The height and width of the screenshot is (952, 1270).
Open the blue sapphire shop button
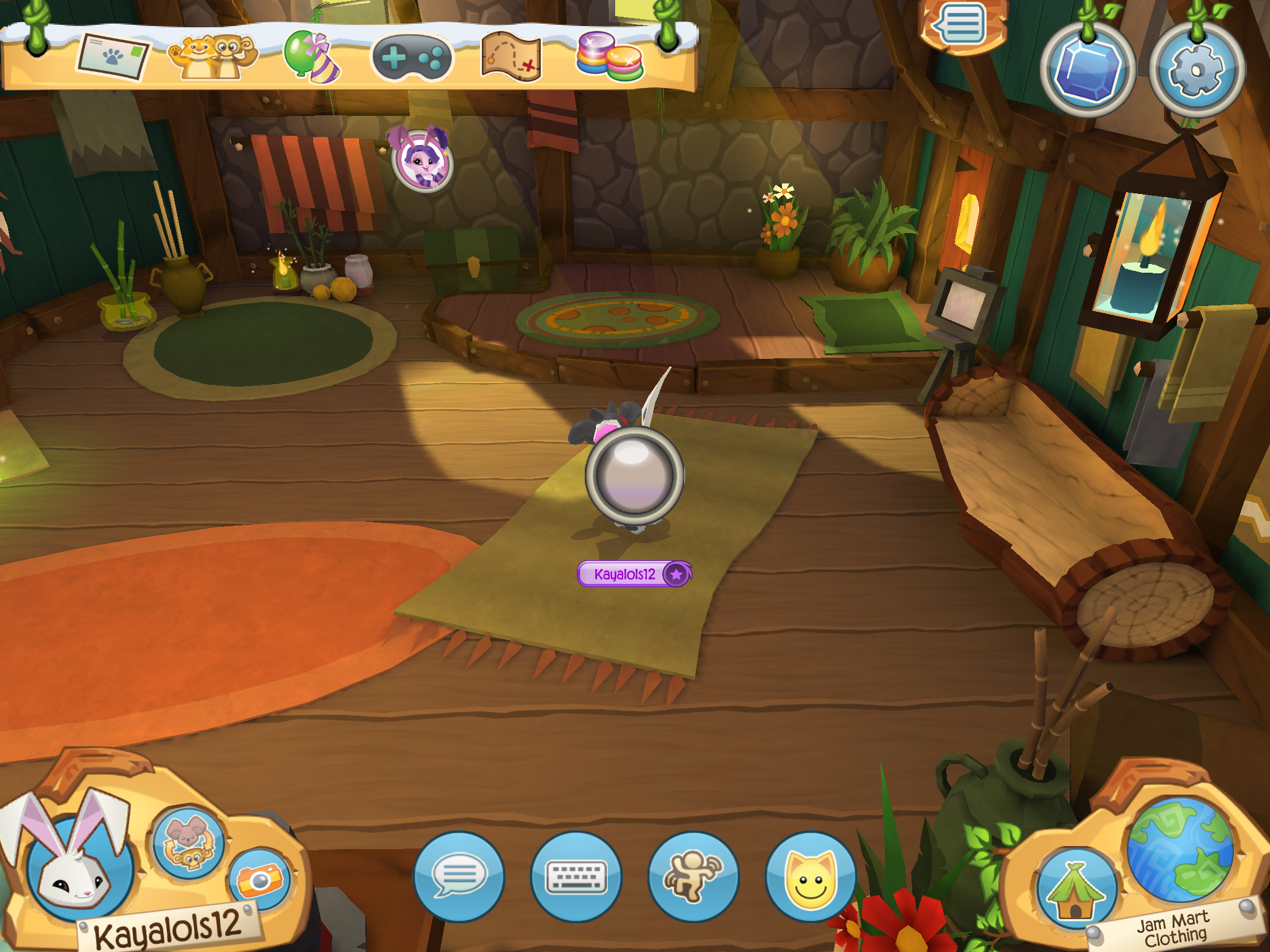click(x=1088, y=71)
